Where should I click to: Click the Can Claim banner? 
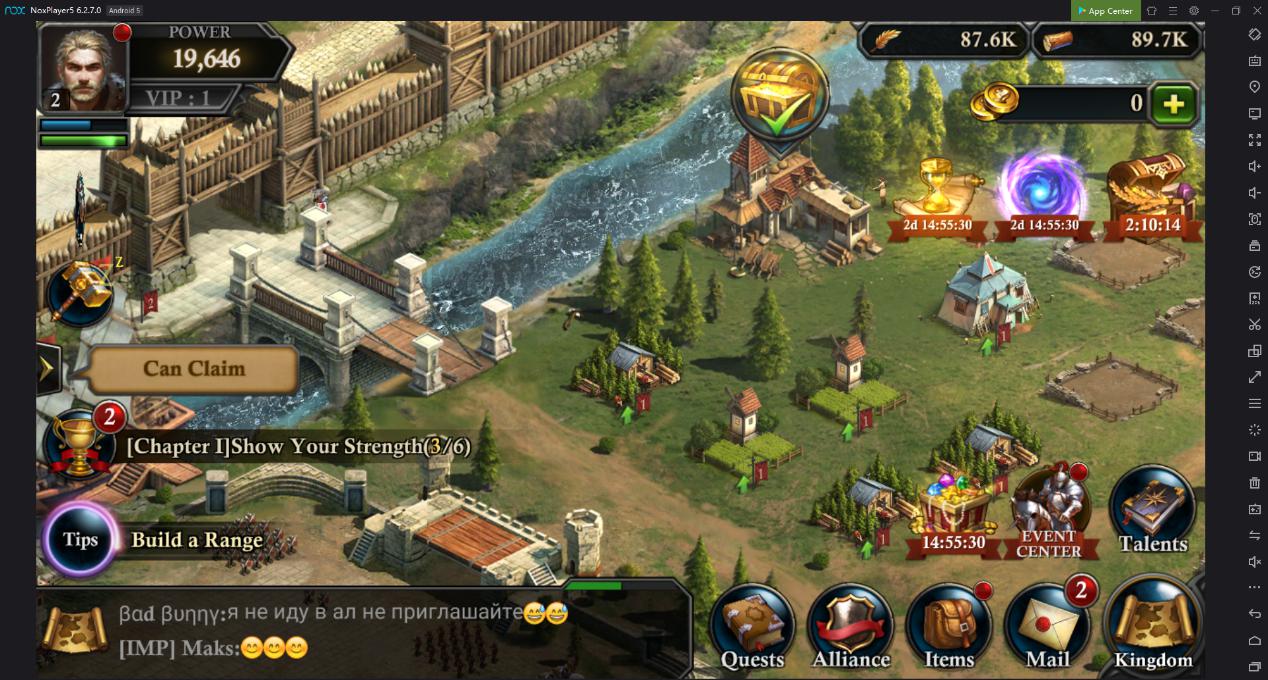[x=193, y=369]
